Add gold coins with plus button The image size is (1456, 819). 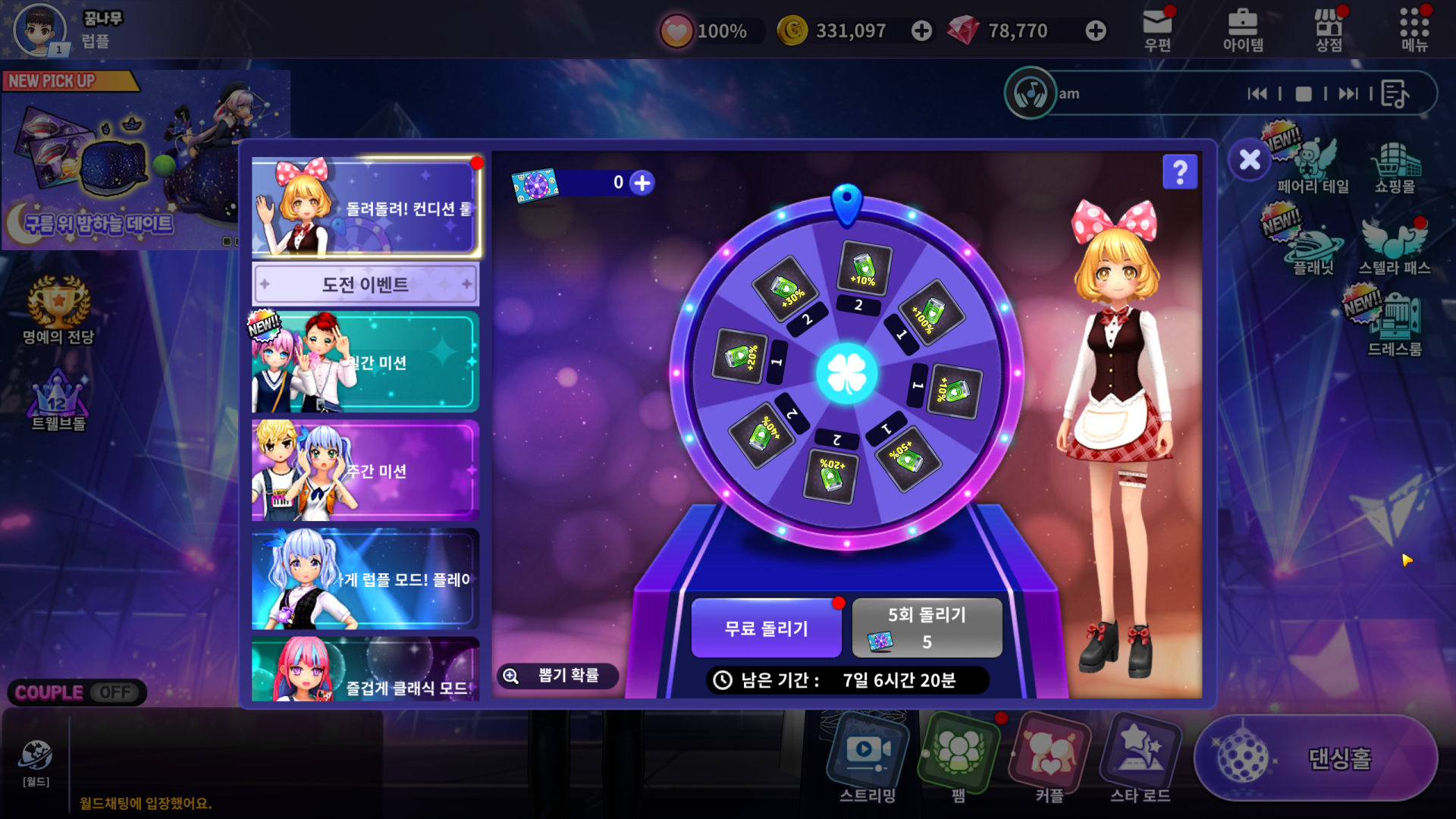coord(921,31)
